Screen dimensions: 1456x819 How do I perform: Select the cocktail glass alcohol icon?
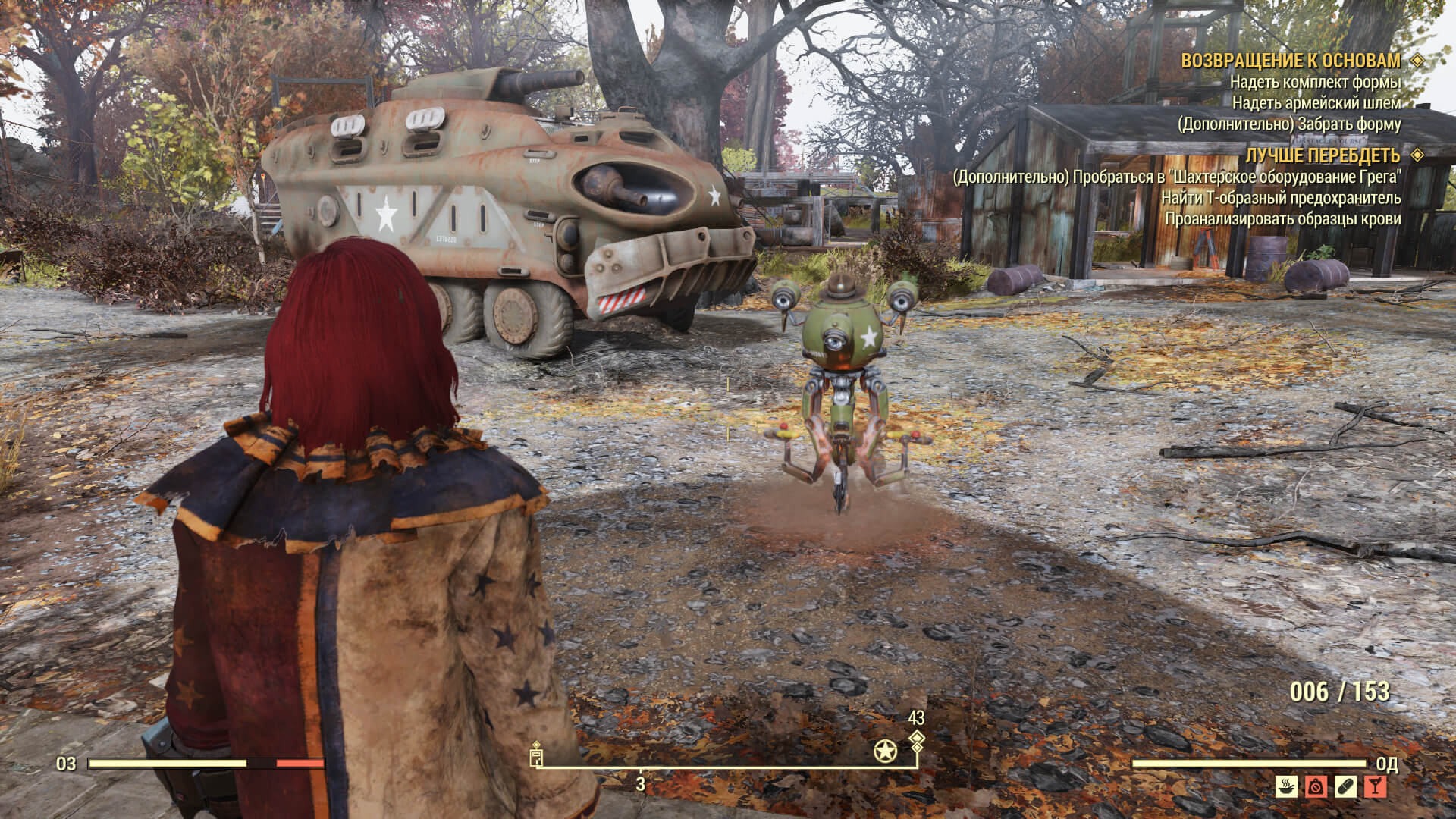point(1374,786)
